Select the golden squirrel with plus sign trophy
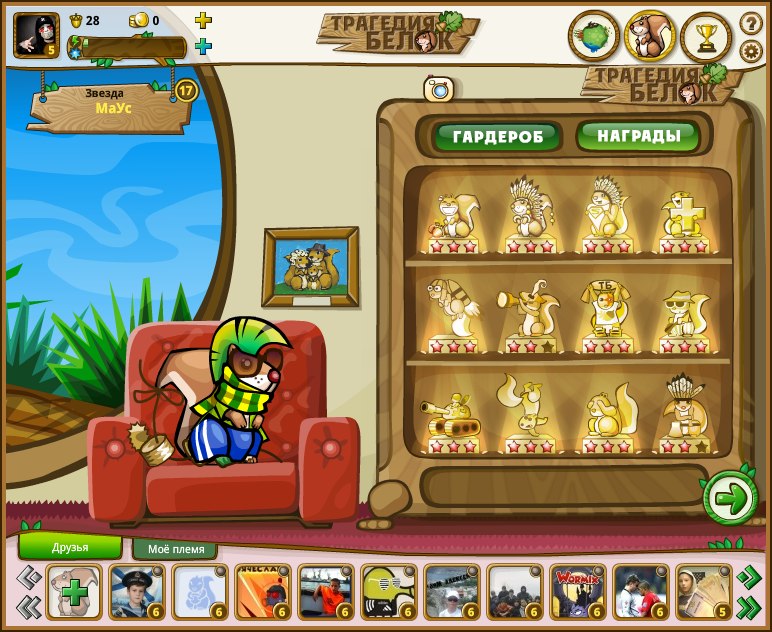This screenshot has height=632, width=772. [x=684, y=215]
